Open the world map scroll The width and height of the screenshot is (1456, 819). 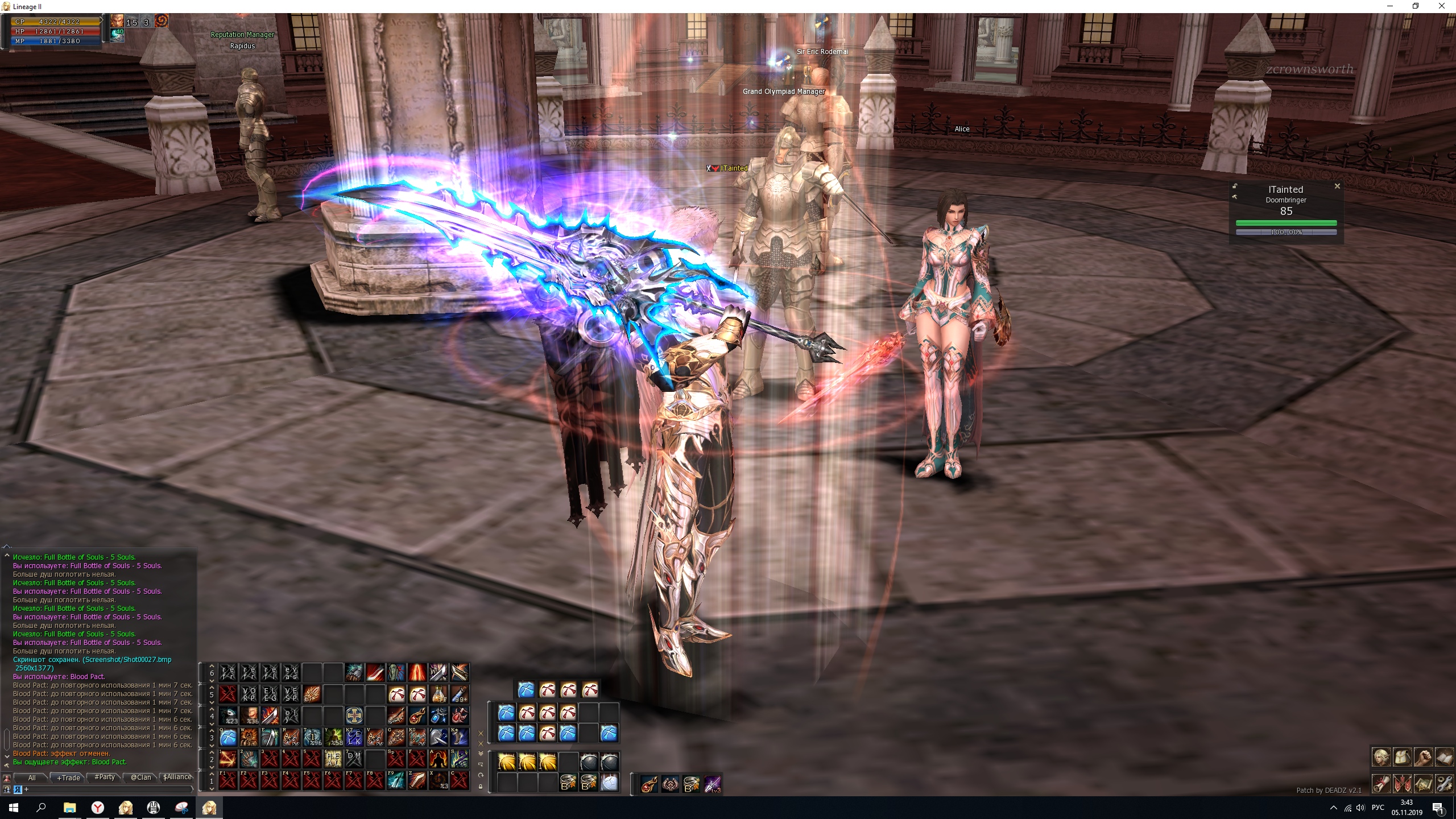1424,784
